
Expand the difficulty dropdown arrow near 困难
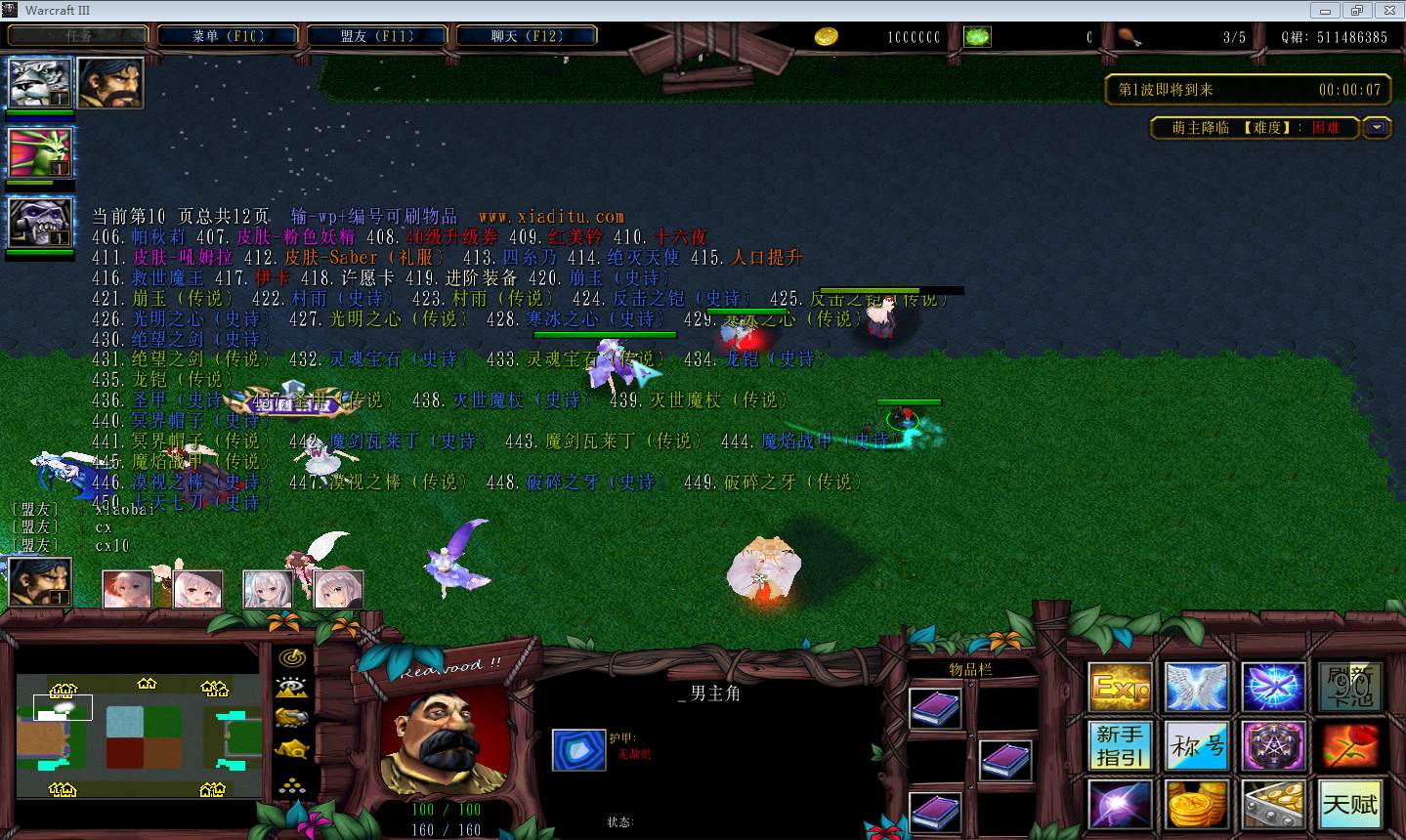coord(1378,127)
